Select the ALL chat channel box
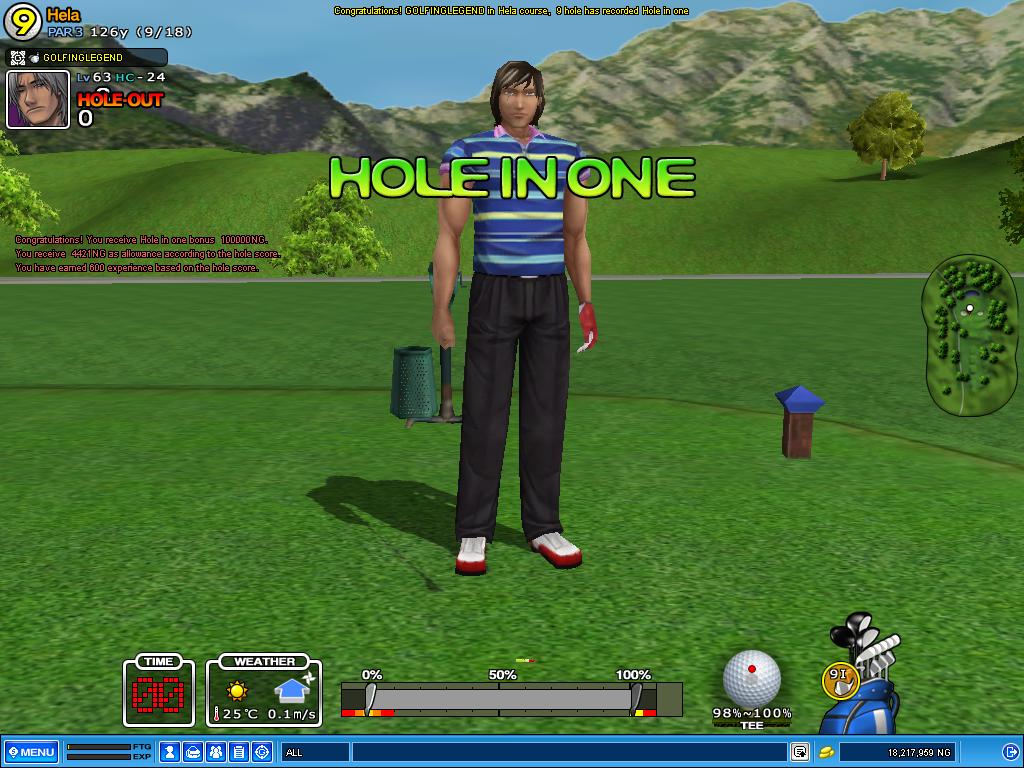The height and width of the screenshot is (768, 1024). point(315,752)
